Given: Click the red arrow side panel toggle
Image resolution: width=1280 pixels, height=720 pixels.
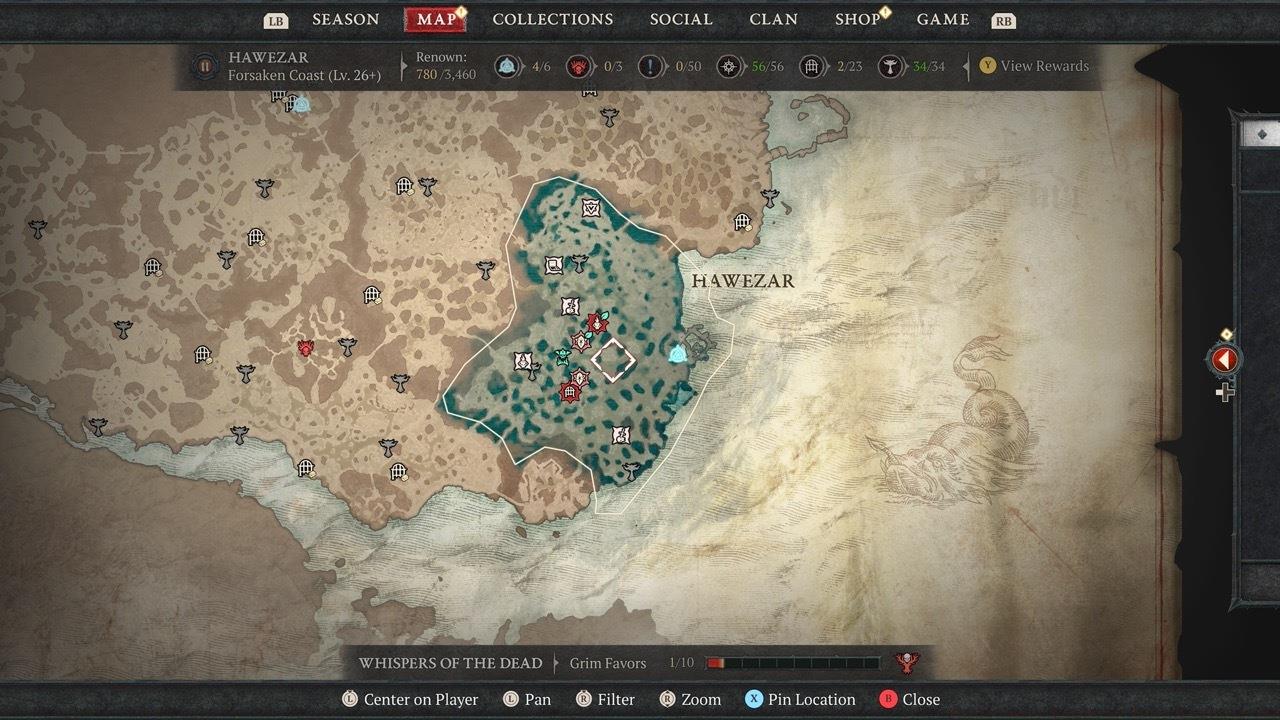Looking at the screenshot, I should [x=1225, y=360].
